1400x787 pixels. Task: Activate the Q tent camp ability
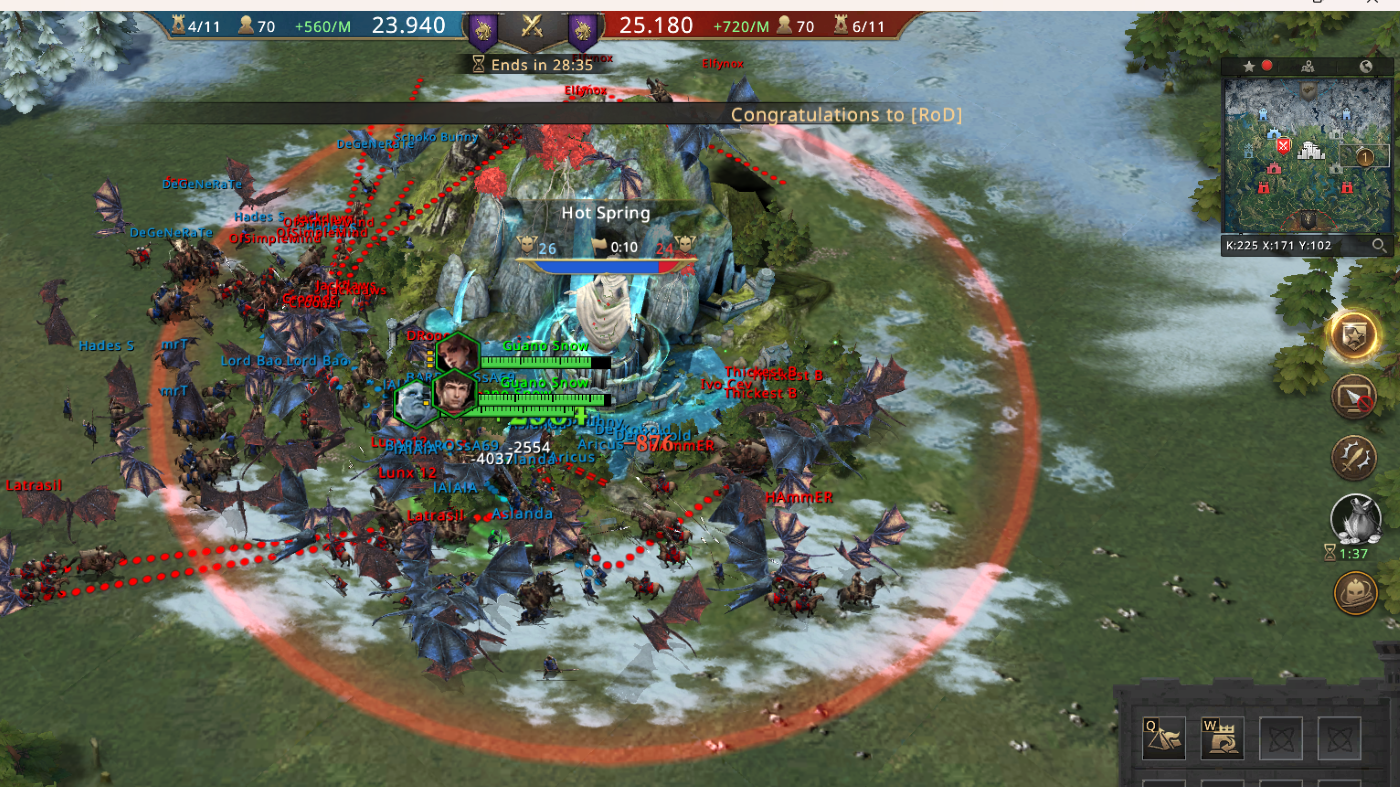[1164, 738]
